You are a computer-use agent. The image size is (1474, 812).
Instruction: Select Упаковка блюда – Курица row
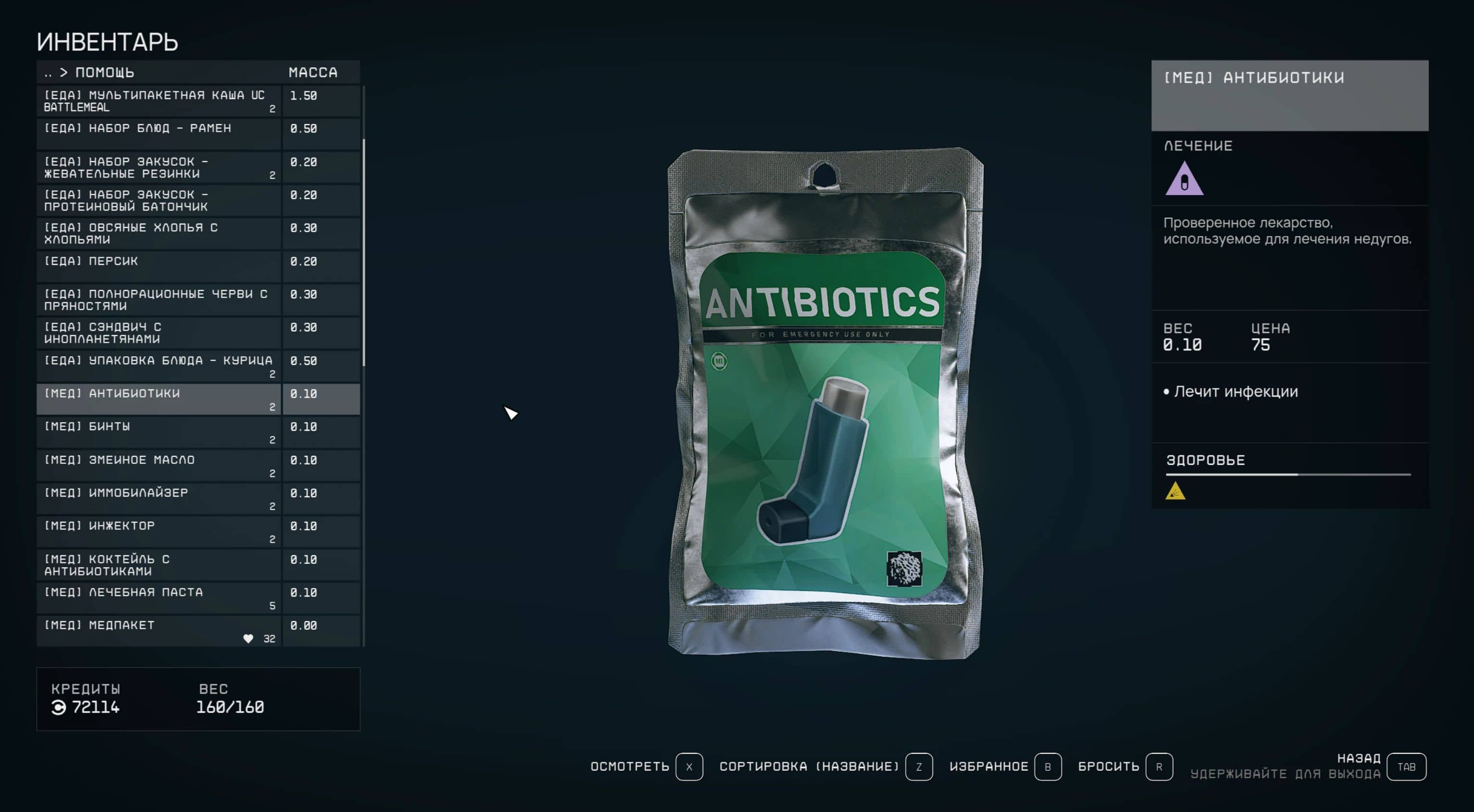pyautogui.click(x=159, y=366)
